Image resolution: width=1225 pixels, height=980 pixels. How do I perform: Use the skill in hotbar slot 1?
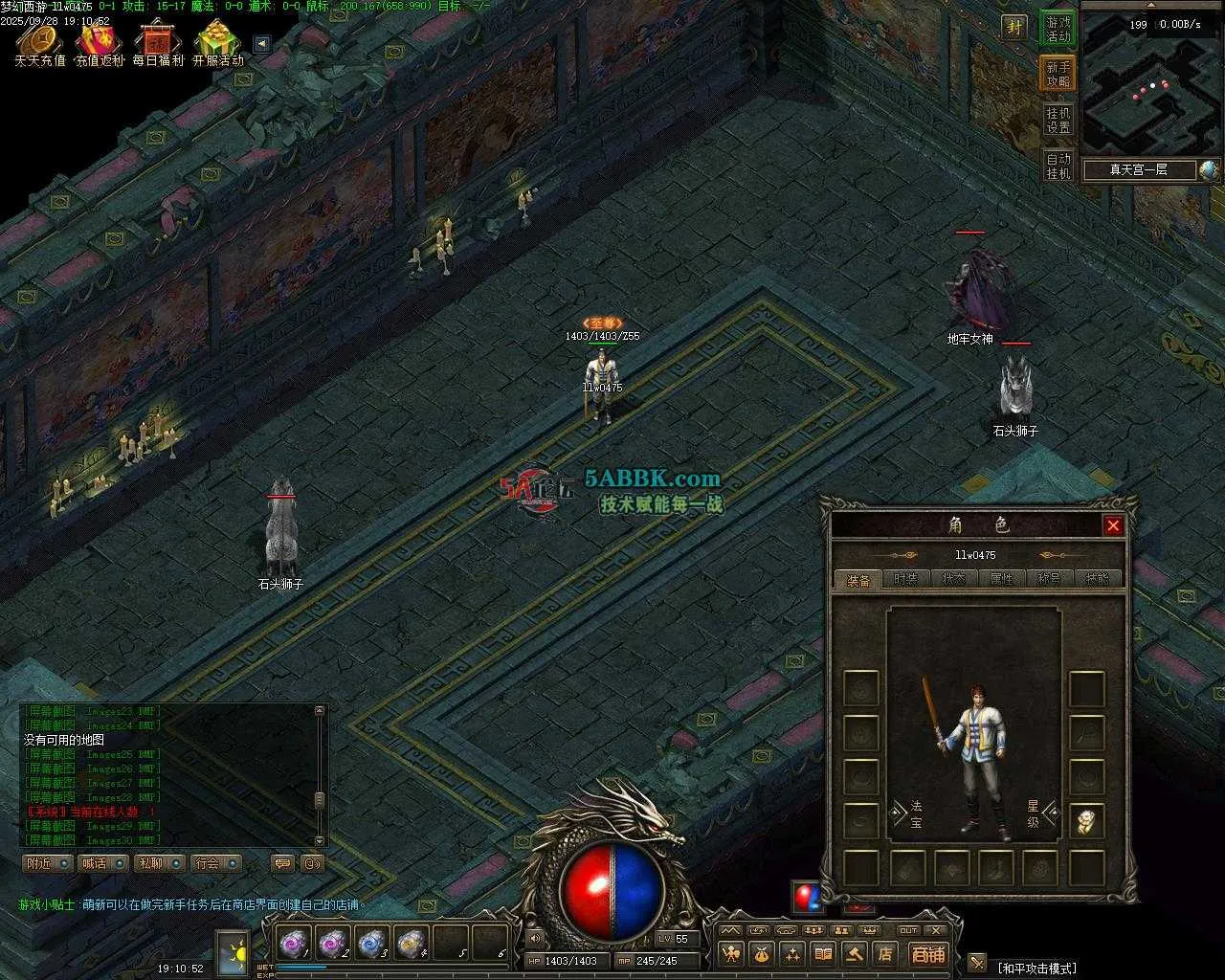tap(293, 944)
